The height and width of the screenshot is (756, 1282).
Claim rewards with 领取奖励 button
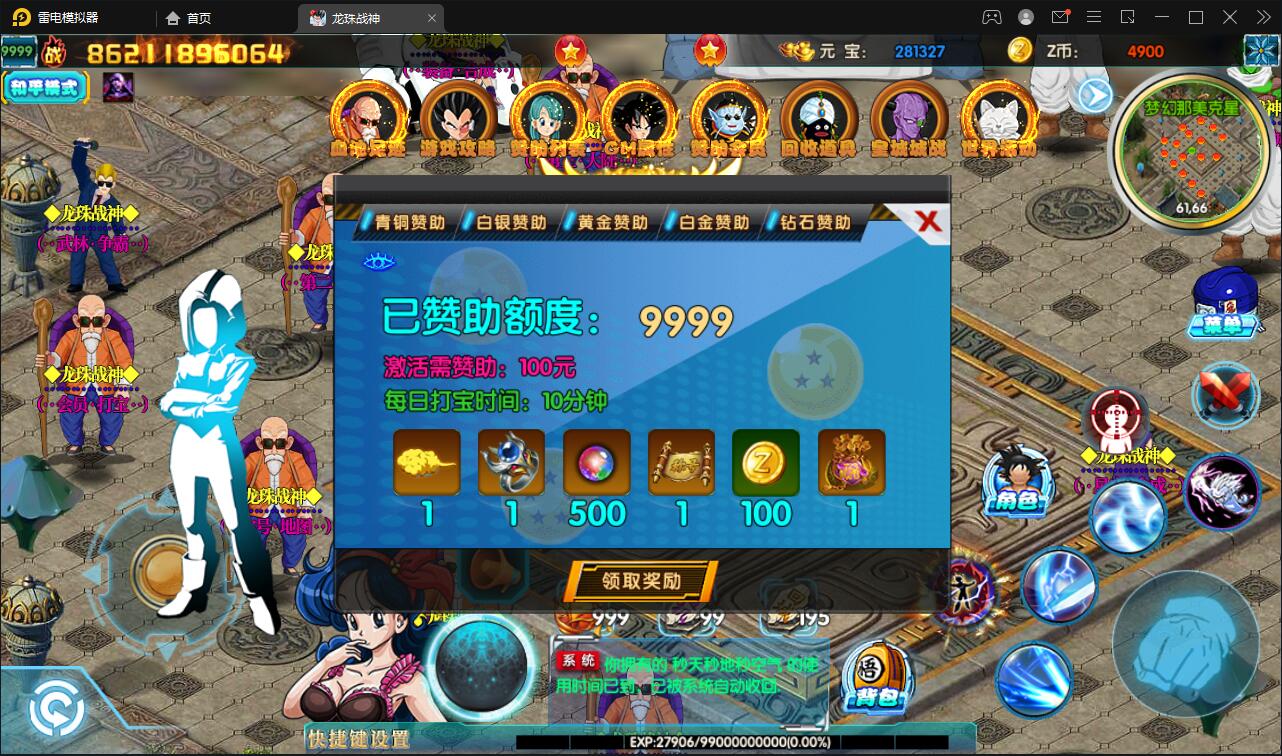639,581
